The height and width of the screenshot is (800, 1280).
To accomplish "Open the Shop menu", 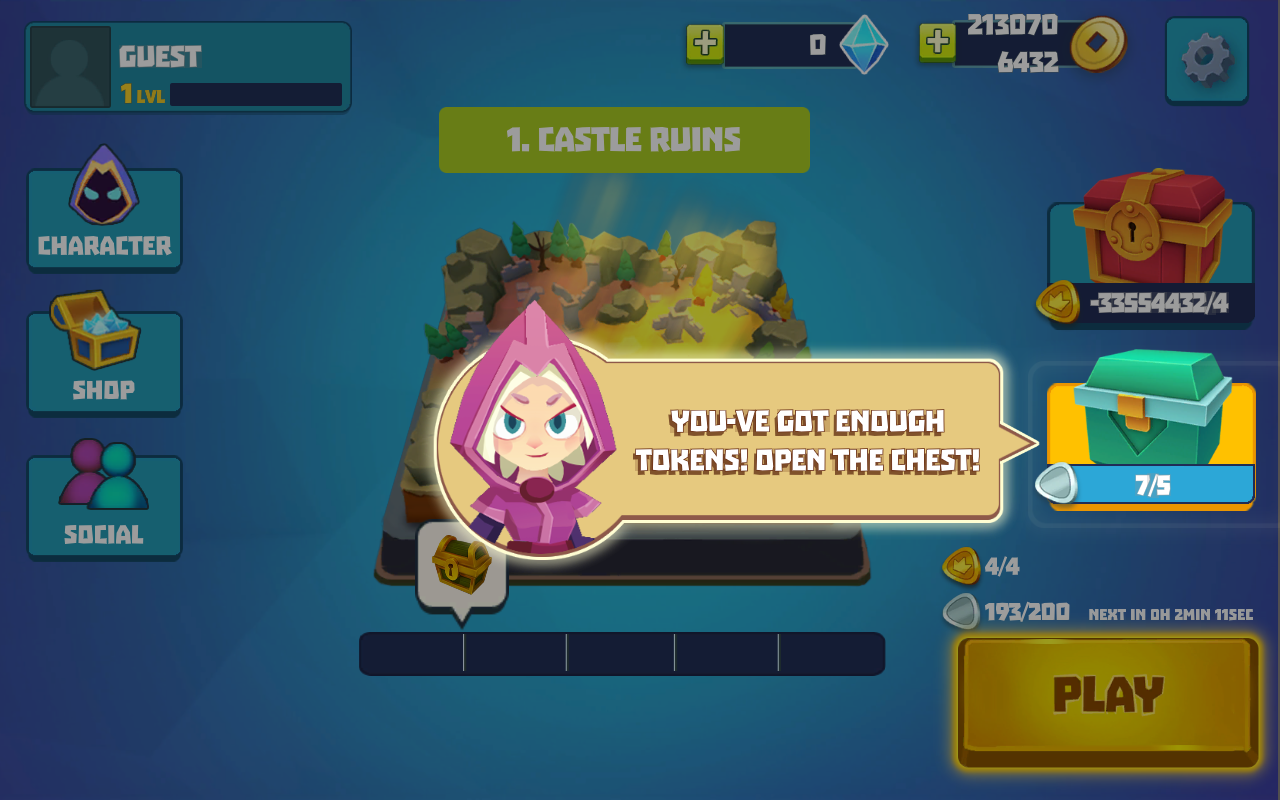I will click(104, 360).
